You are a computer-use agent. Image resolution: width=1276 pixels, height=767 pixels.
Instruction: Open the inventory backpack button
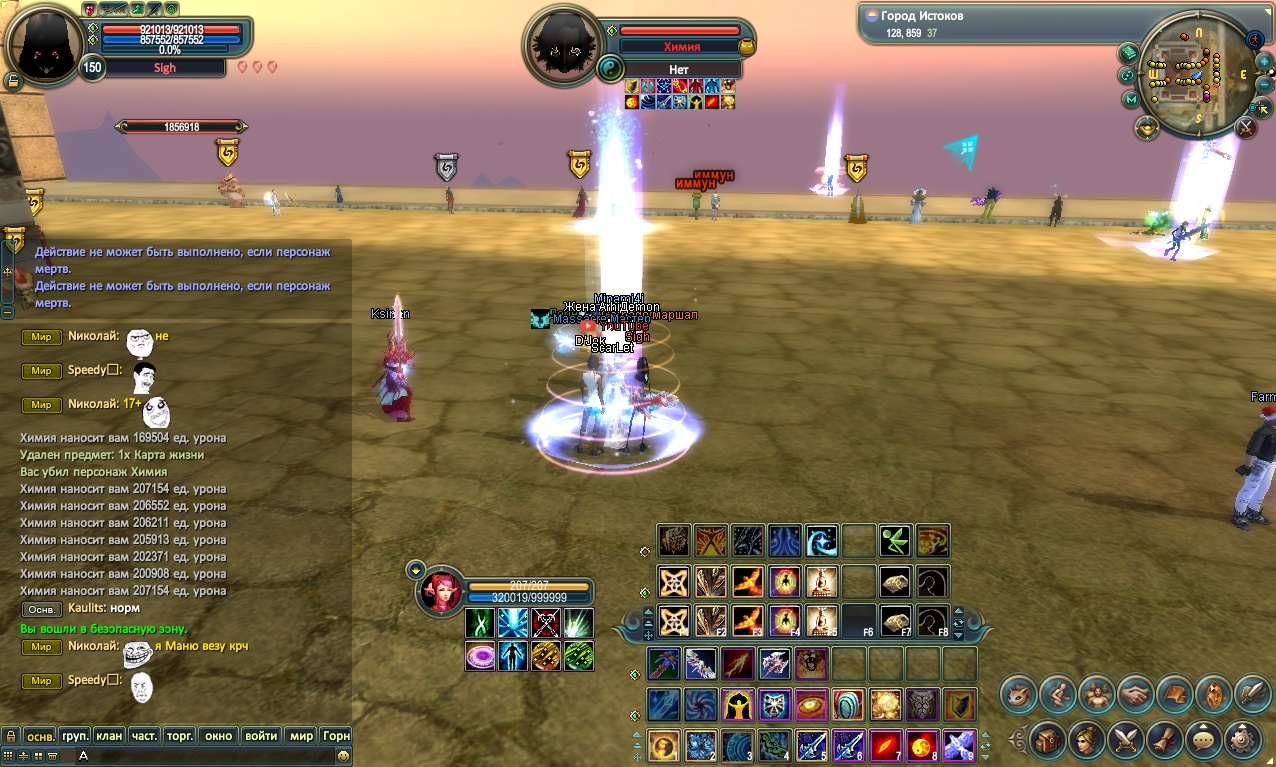pyautogui.click(x=1047, y=741)
